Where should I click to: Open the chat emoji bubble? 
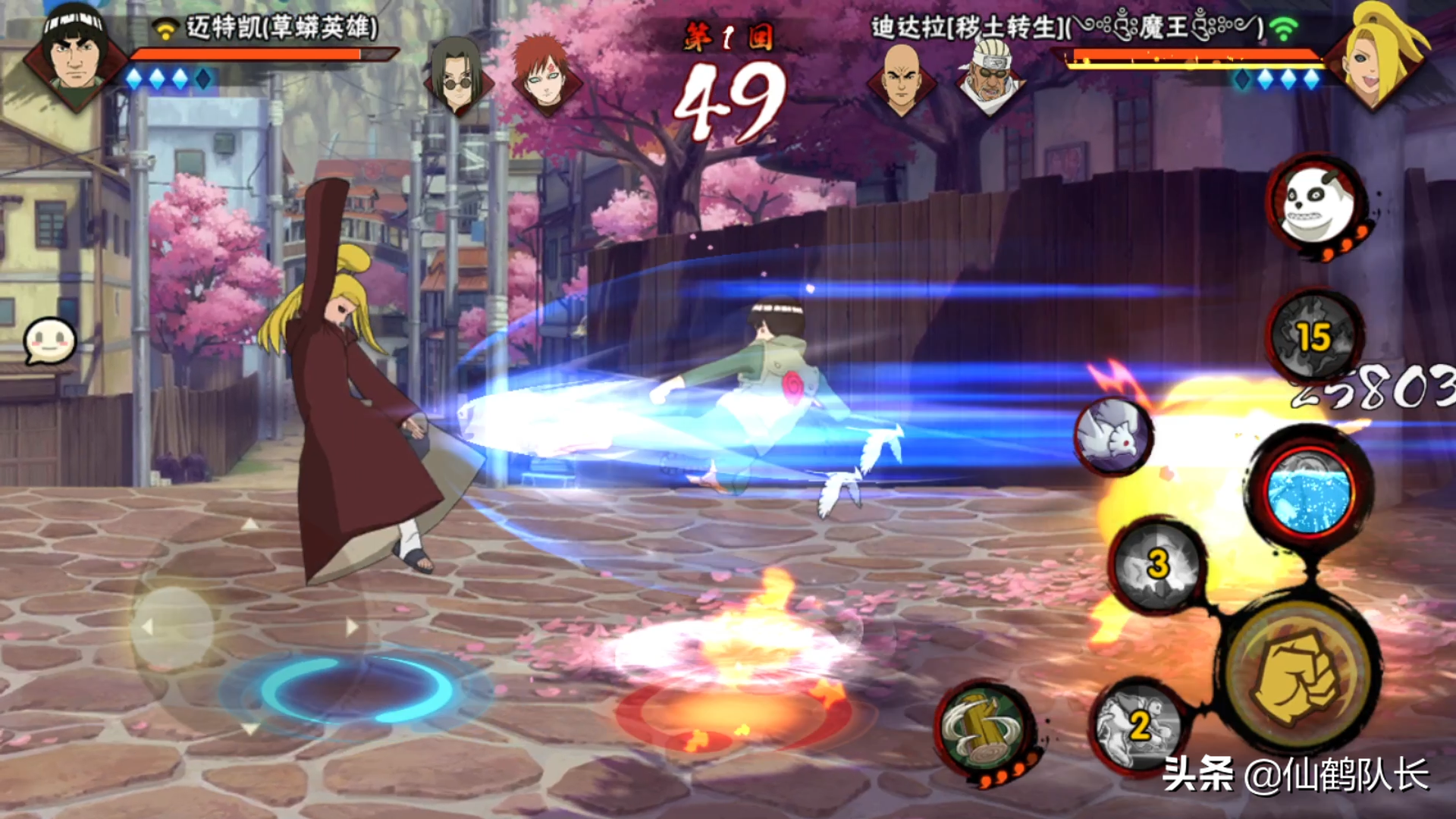click(x=50, y=340)
